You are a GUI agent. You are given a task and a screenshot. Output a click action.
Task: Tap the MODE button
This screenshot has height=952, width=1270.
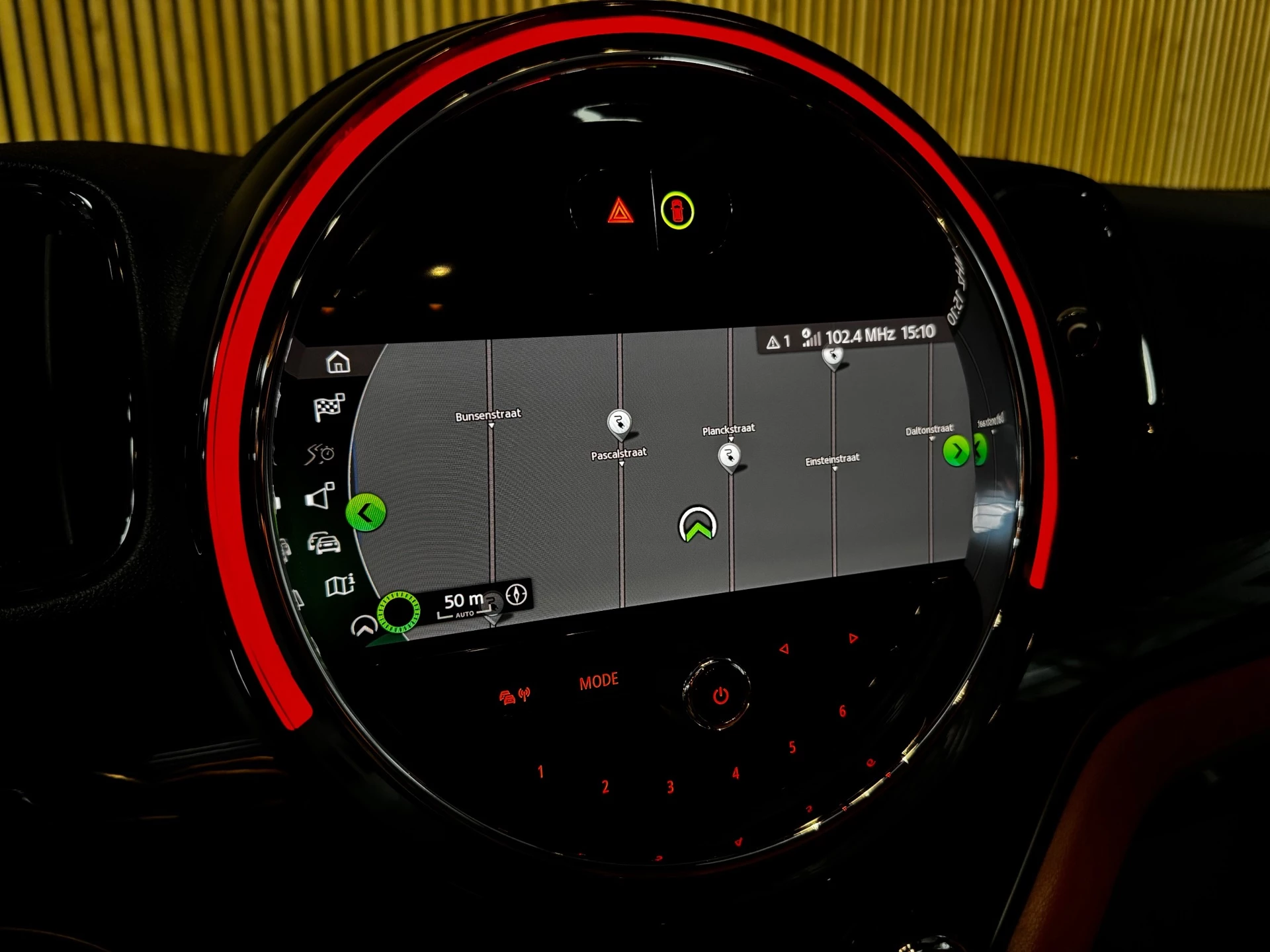[599, 682]
